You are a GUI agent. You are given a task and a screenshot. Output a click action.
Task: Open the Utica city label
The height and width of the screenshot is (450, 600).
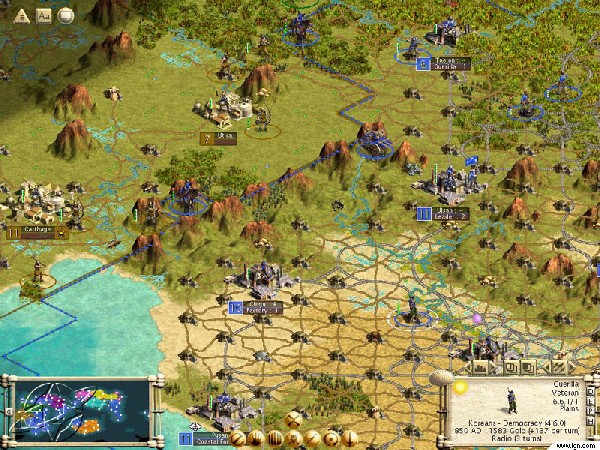[220, 138]
